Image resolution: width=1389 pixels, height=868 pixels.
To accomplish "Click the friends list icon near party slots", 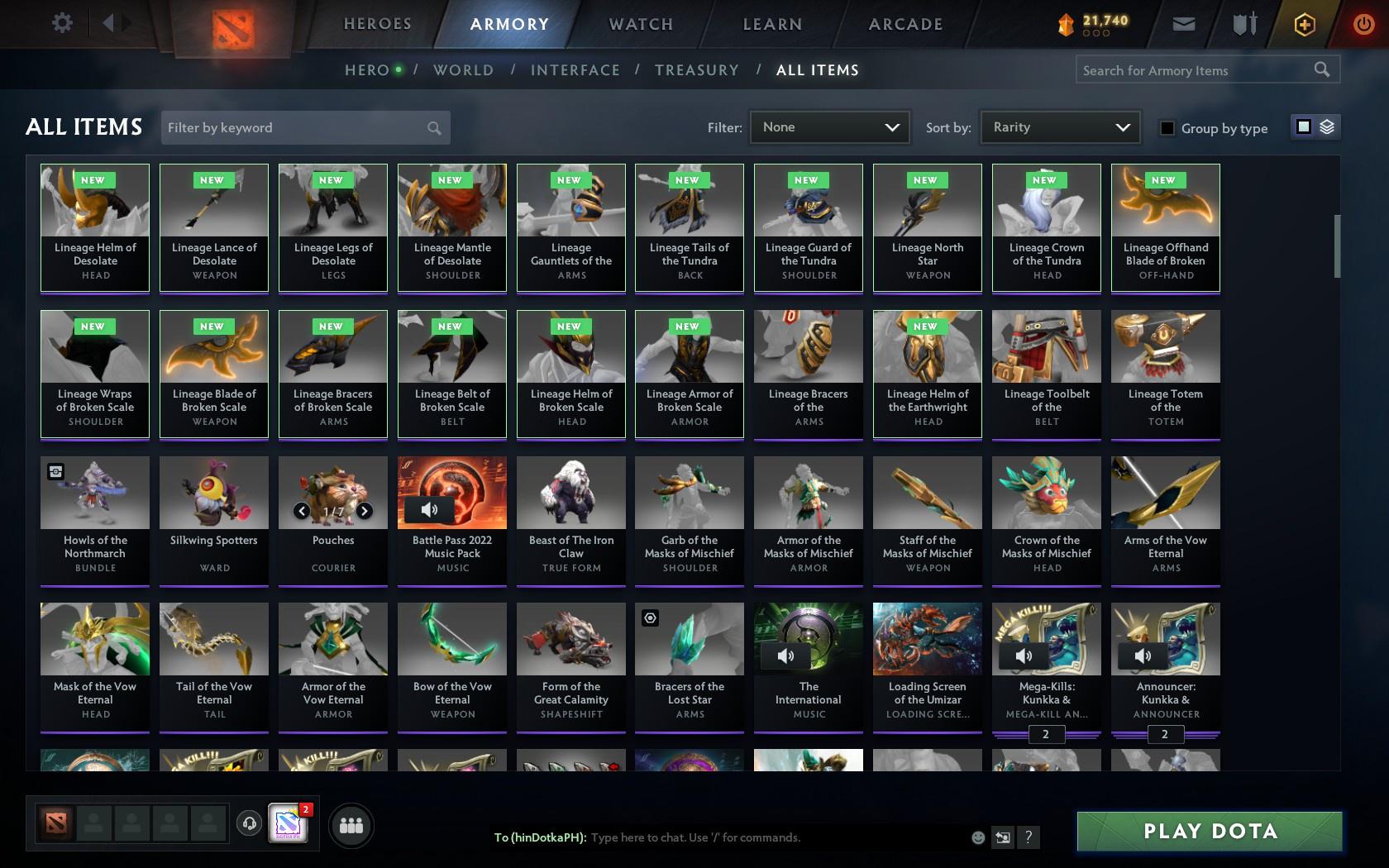I will pyautogui.click(x=351, y=824).
